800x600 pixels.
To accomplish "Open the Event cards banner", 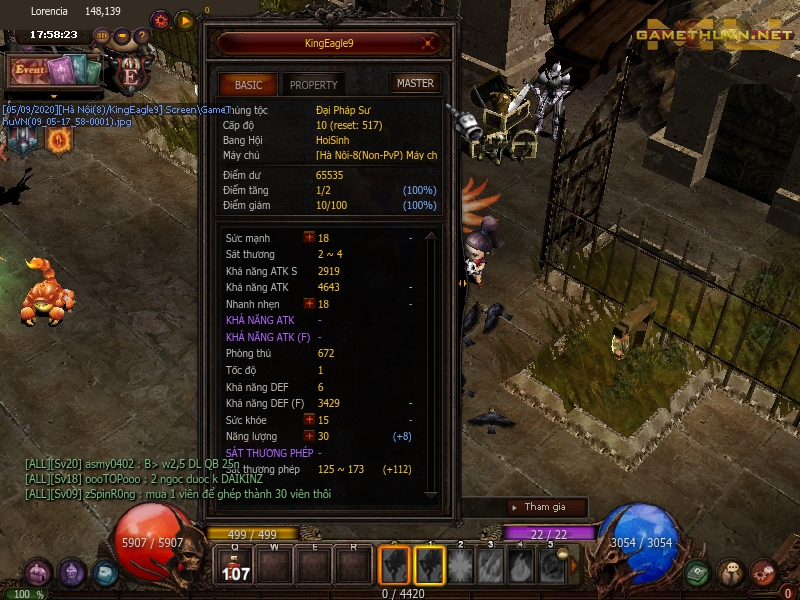I will pyautogui.click(x=56, y=70).
